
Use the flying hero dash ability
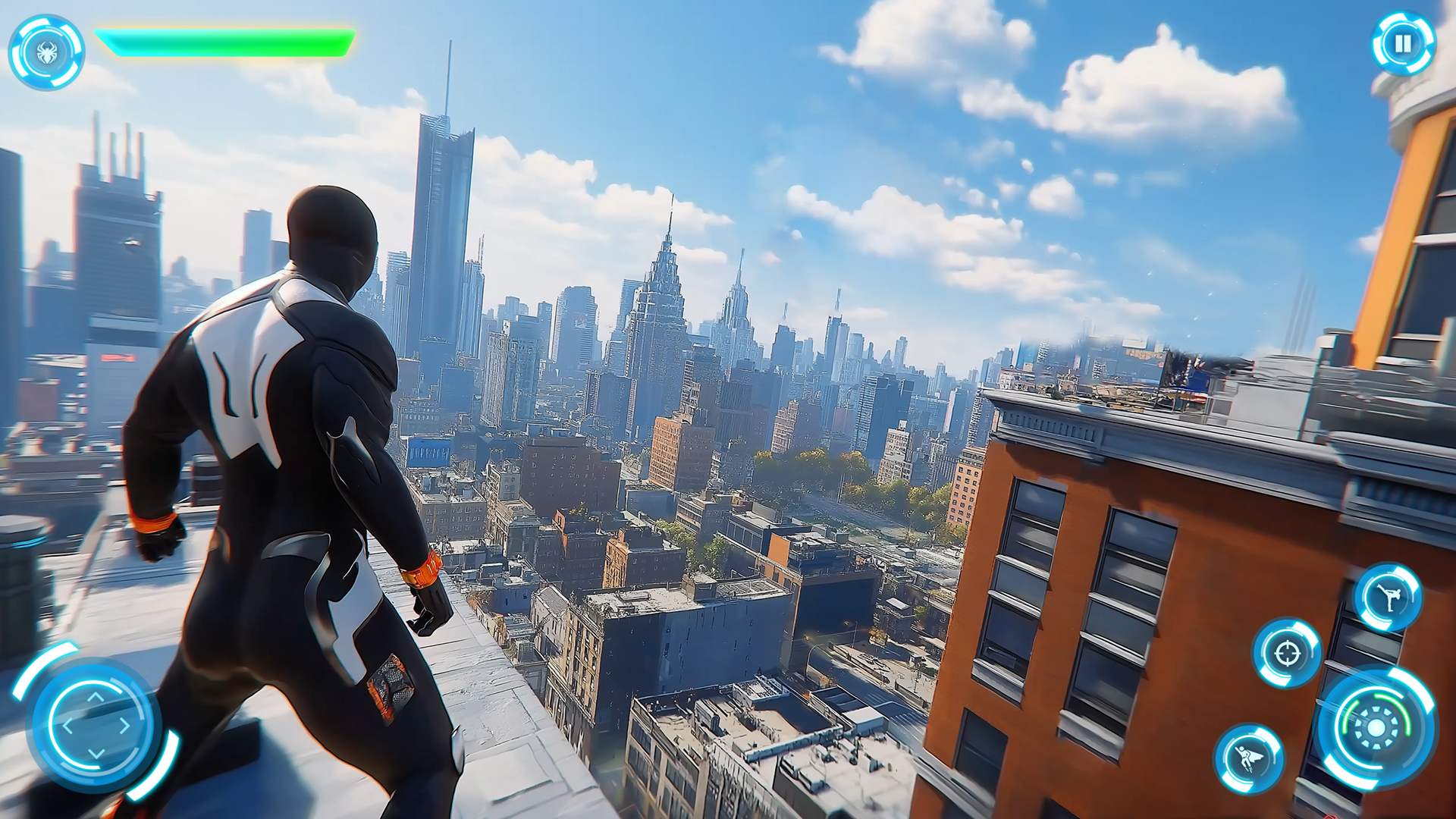[1249, 758]
